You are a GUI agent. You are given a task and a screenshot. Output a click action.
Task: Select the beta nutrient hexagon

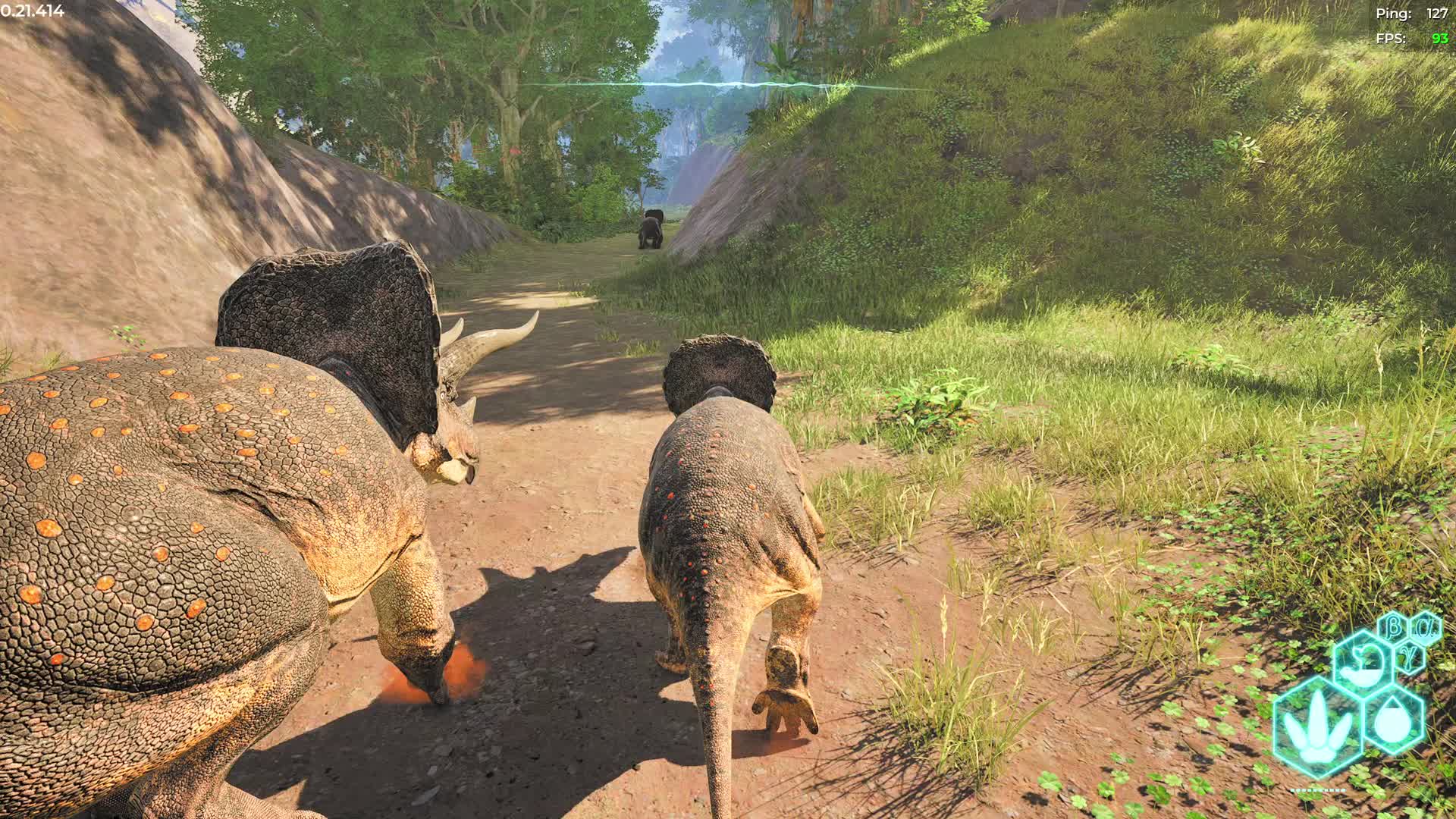1393,626
